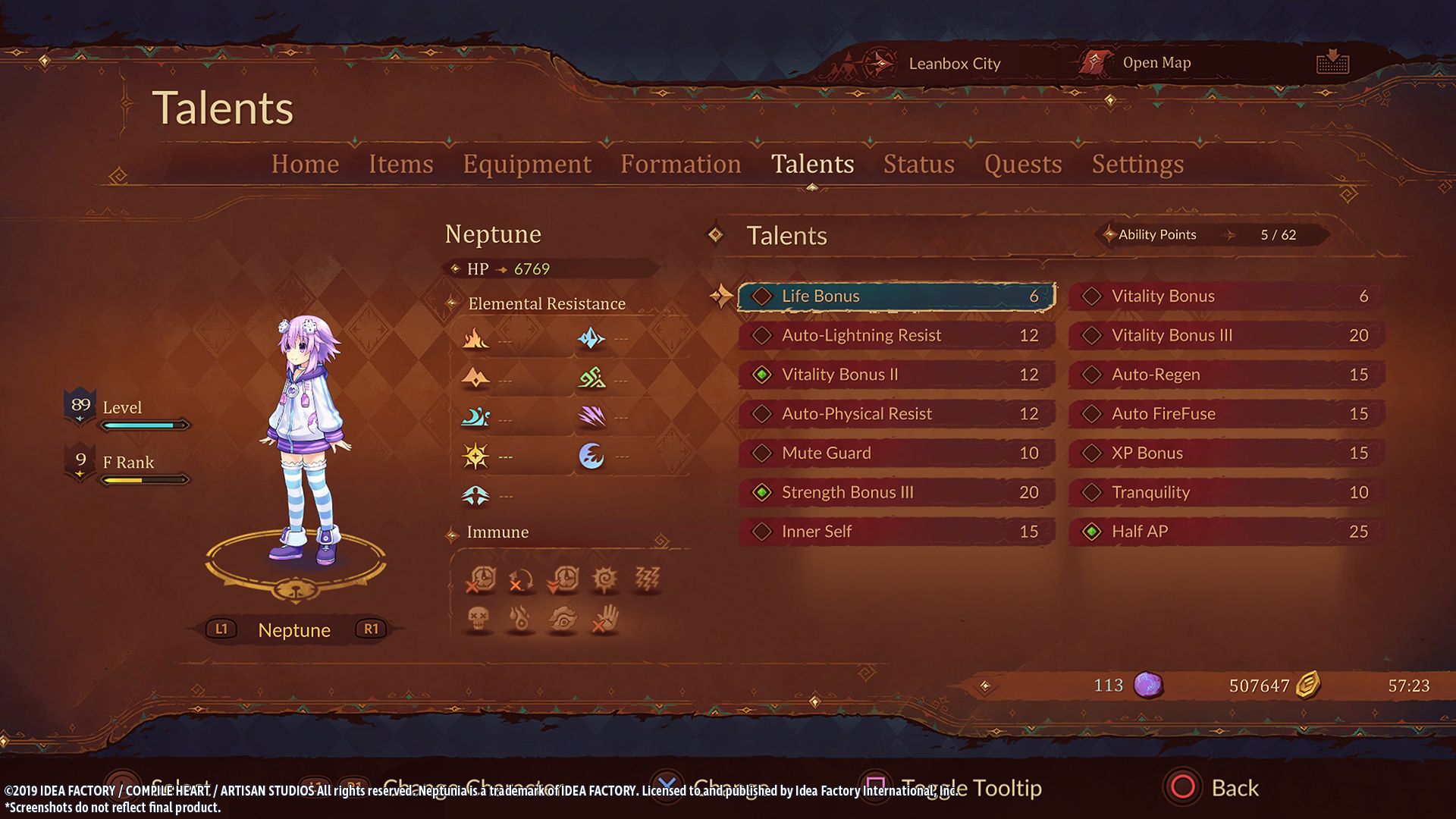The width and height of the screenshot is (1456, 819).
Task: Pick the Mute Guard talent
Action: pyautogui.click(x=896, y=453)
